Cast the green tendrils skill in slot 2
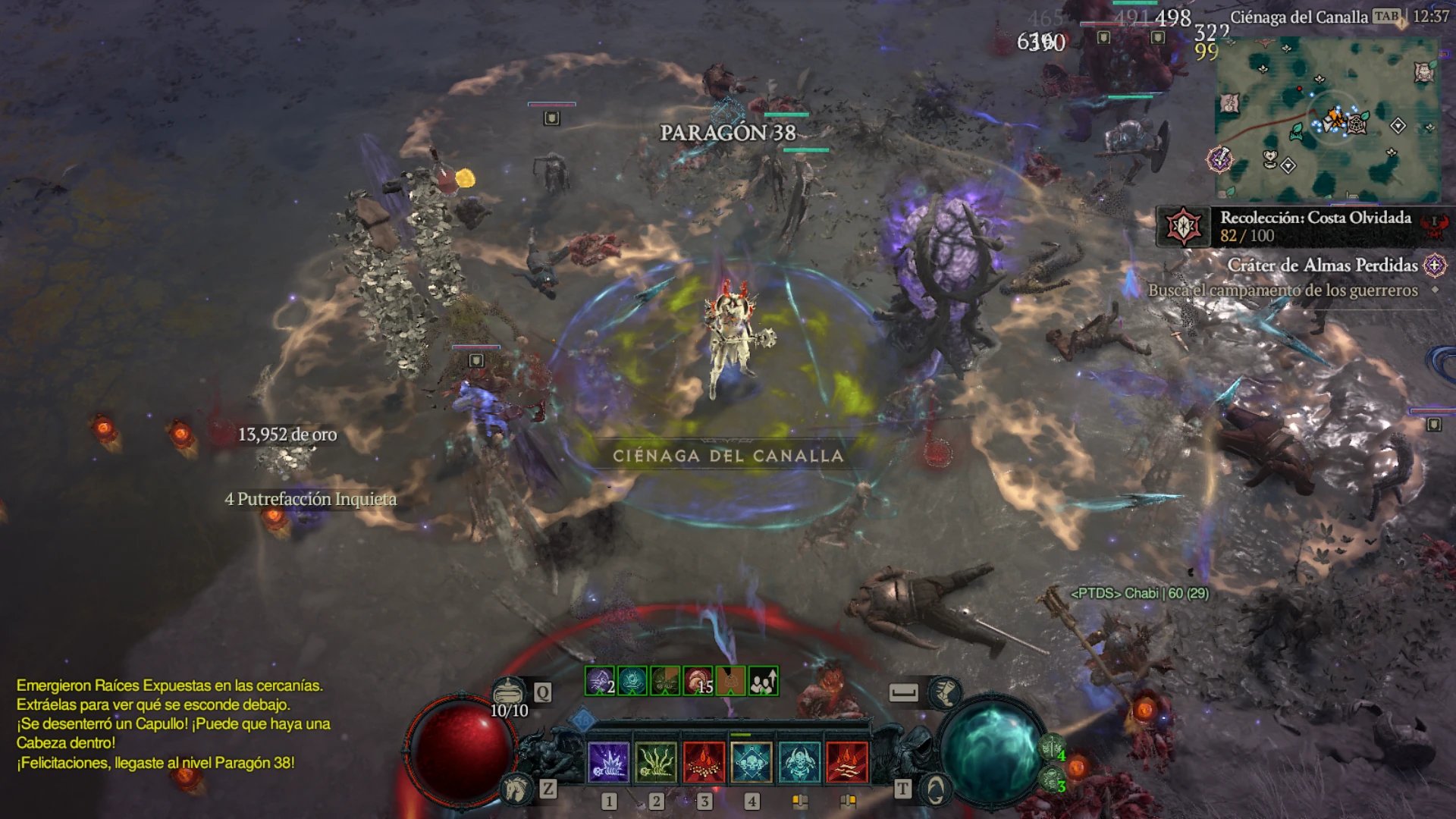The width and height of the screenshot is (1456, 819). 656,761
